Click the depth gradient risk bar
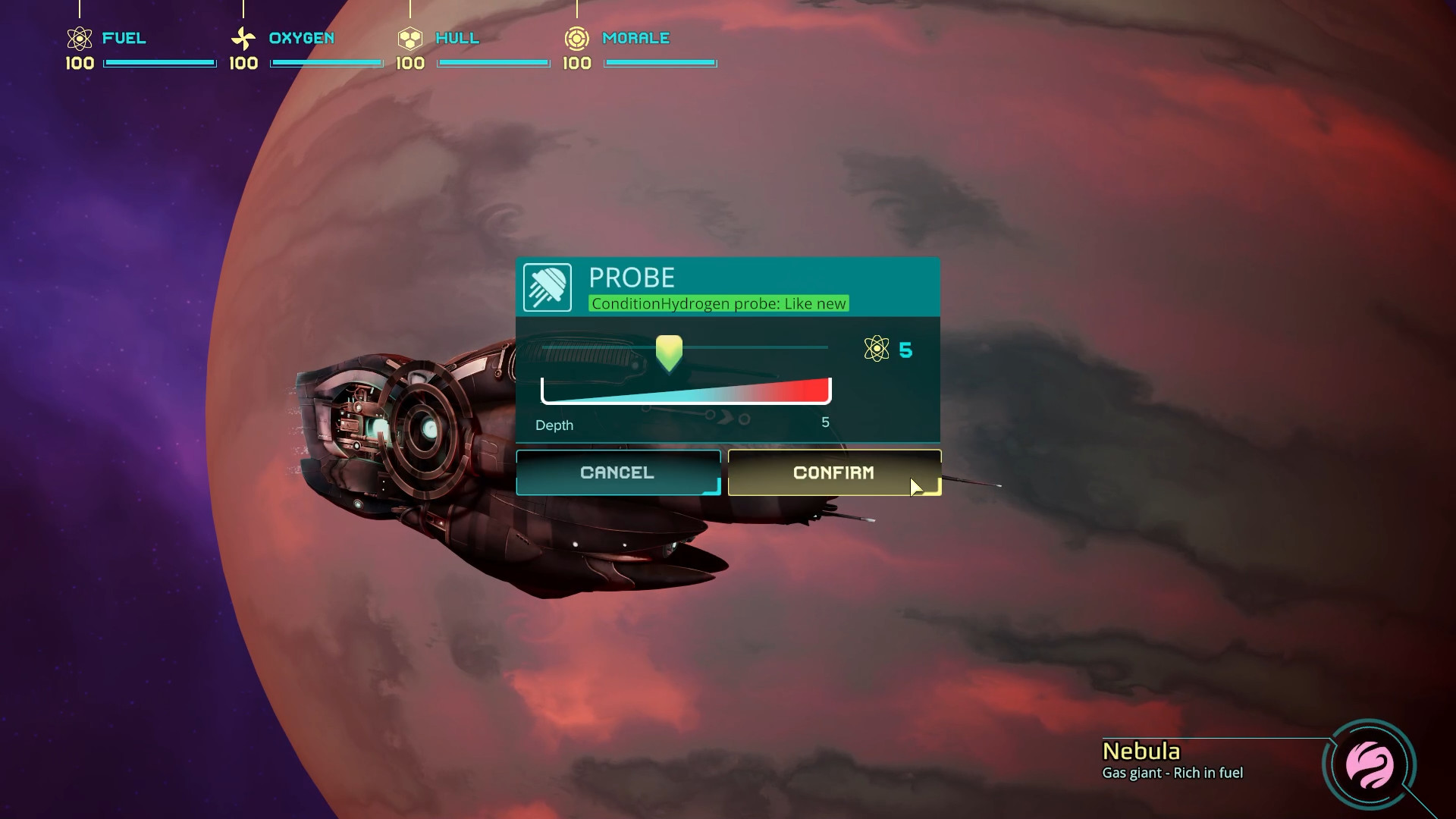The image size is (1456, 819). [685, 390]
